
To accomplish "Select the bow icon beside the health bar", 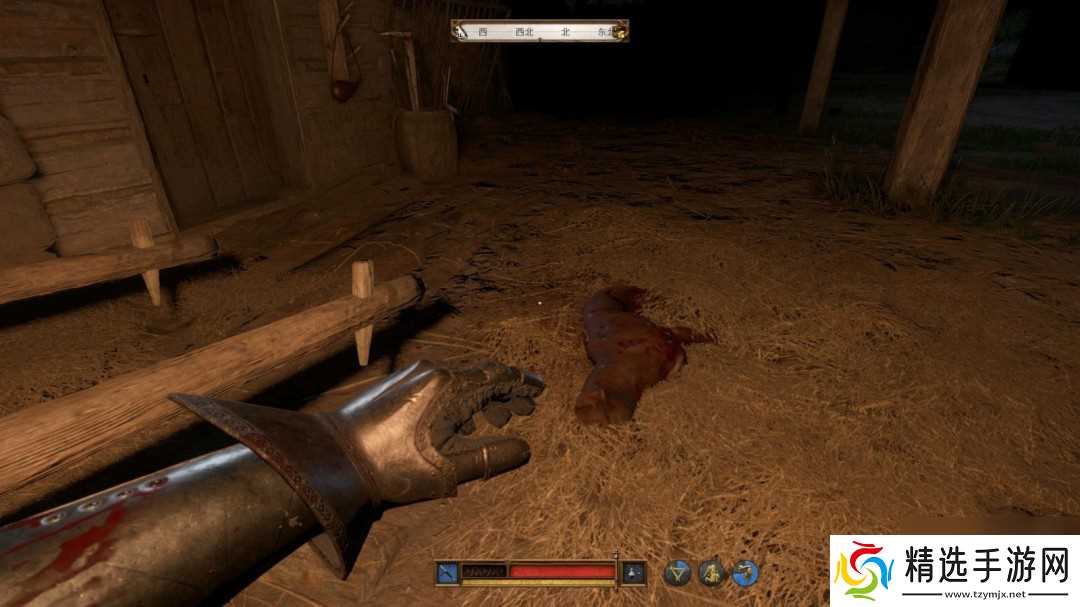I will 446,573.
